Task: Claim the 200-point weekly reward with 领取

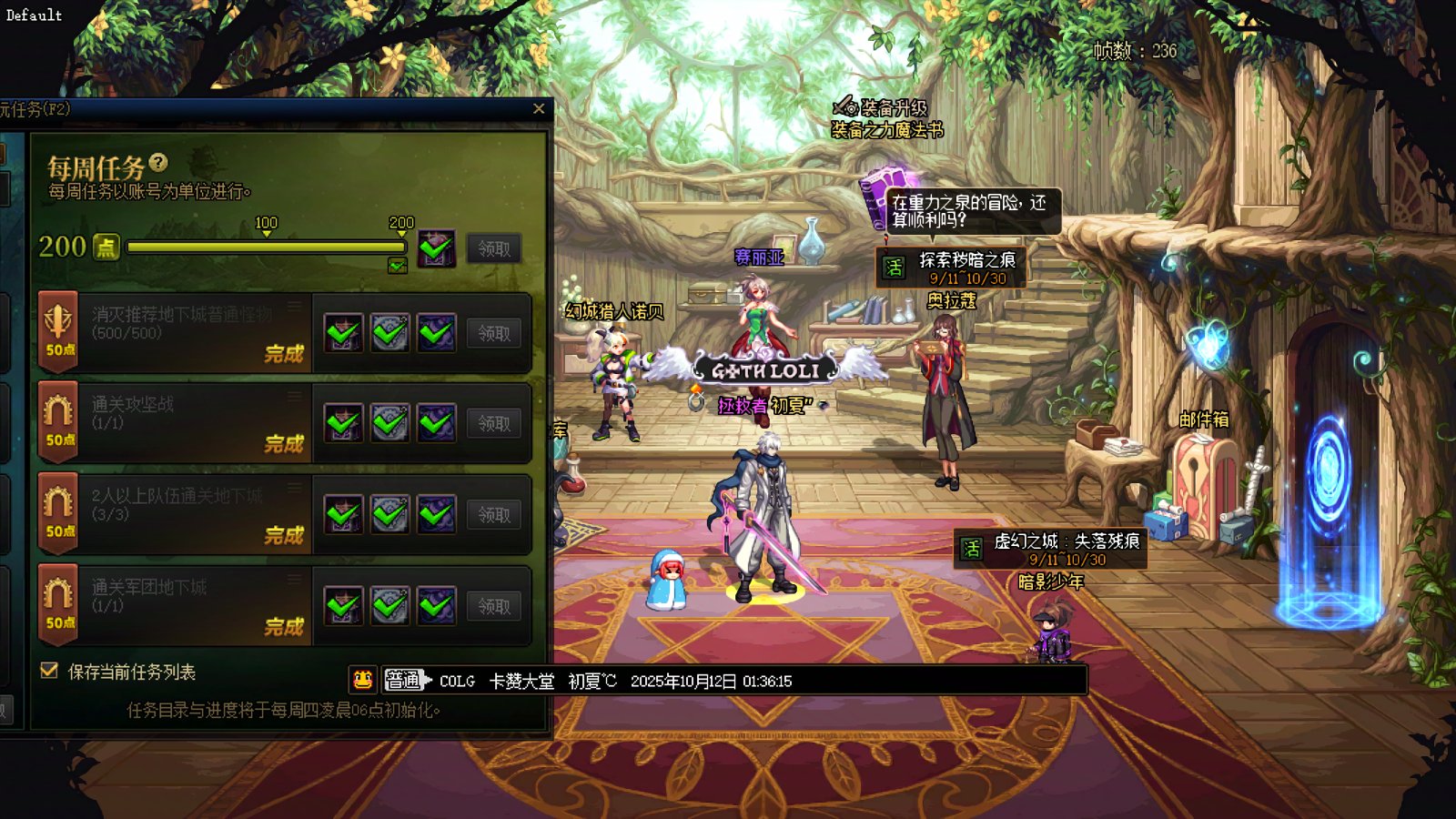Action: coord(494,248)
